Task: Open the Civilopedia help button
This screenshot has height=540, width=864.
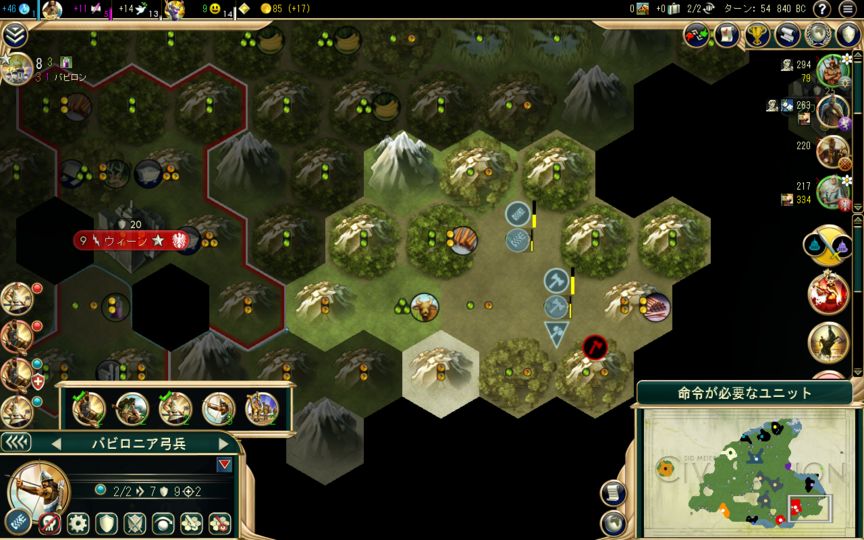Action: click(822, 9)
